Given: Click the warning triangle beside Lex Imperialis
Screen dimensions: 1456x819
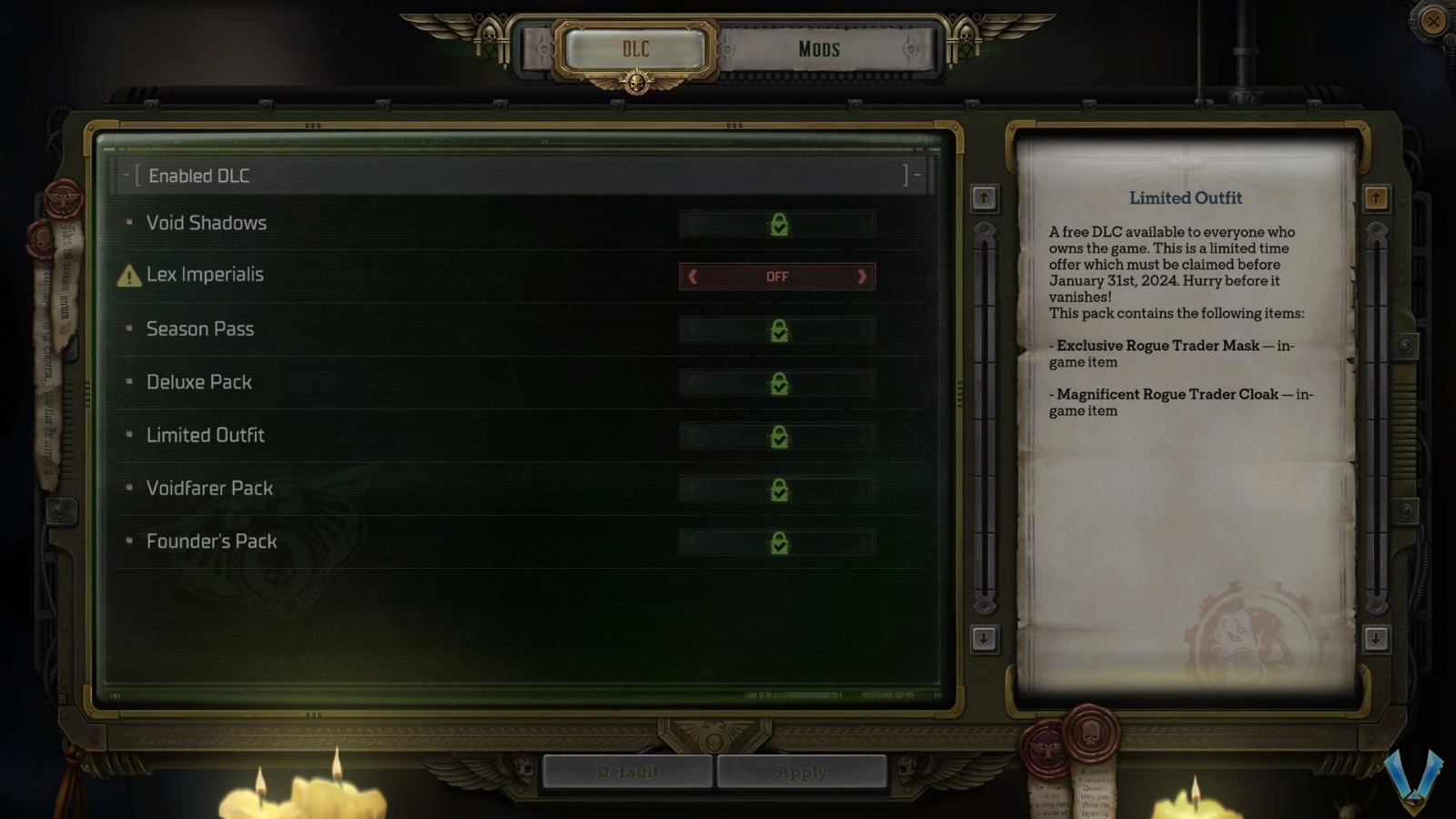Looking at the screenshot, I should (x=128, y=276).
